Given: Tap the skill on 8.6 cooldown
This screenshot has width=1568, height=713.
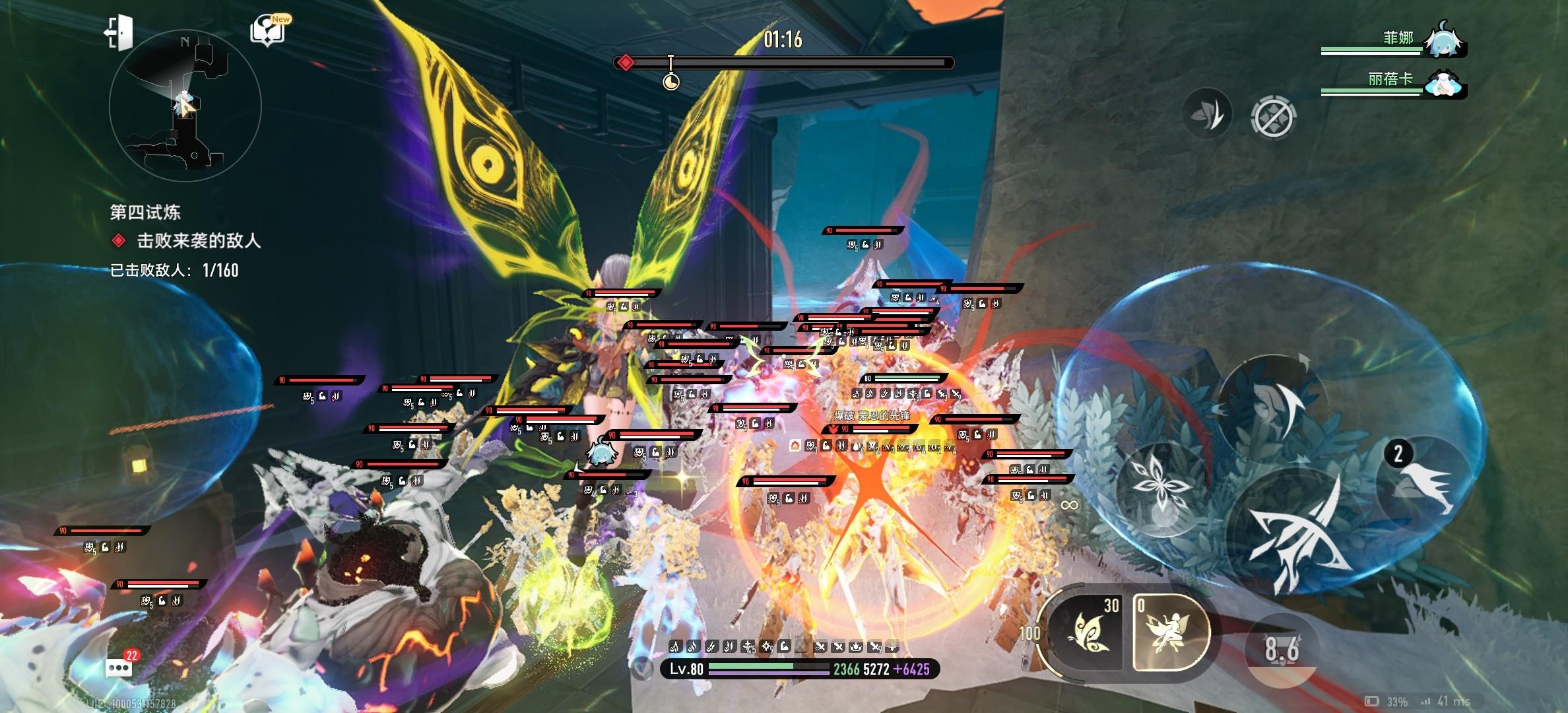Looking at the screenshot, I should click(x=1282, y=649).
